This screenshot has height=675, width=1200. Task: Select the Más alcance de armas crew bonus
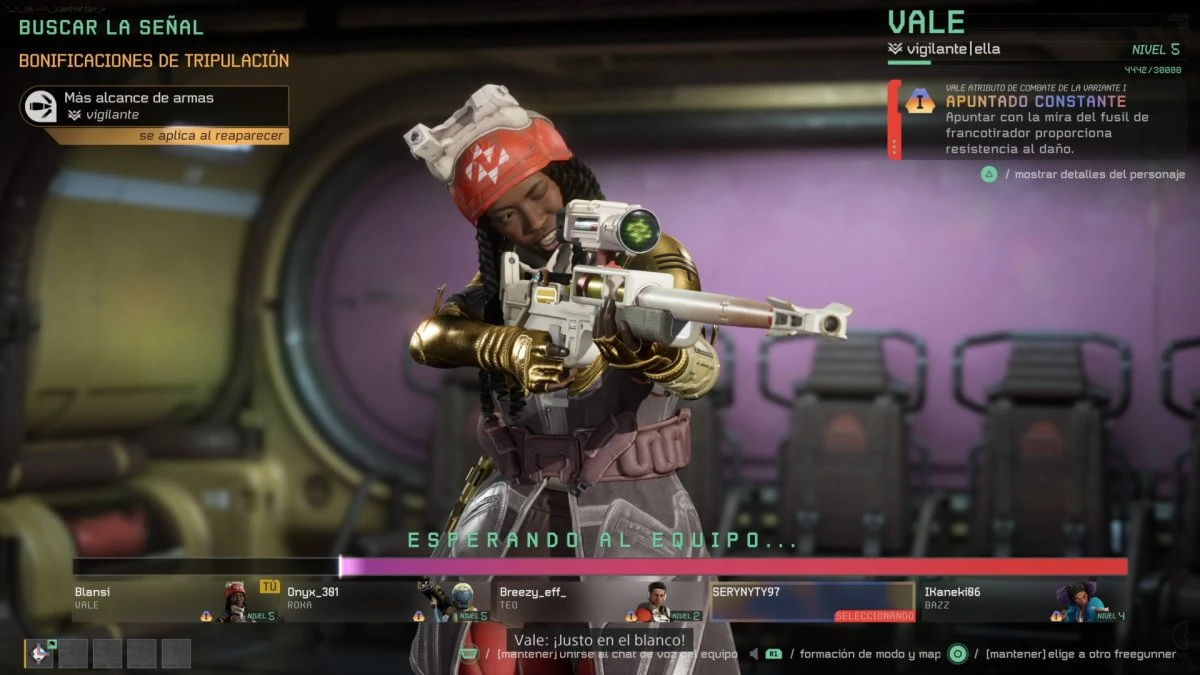click(x=155, y=106)
